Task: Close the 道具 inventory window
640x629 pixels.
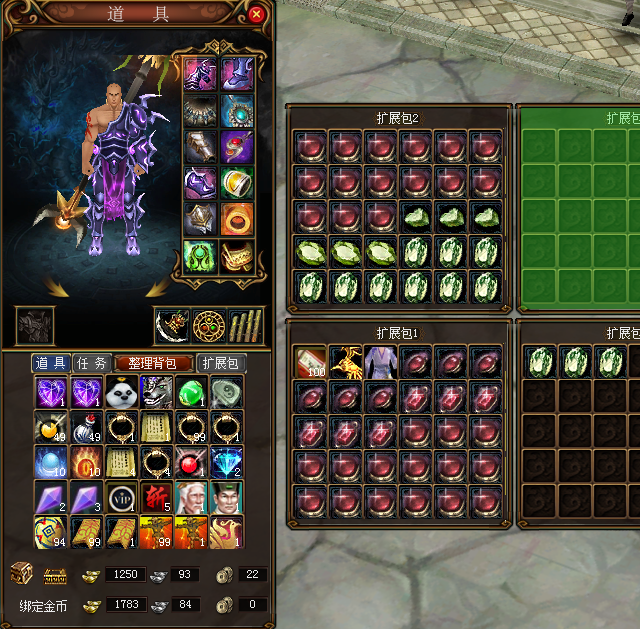Action: [256, 14]
